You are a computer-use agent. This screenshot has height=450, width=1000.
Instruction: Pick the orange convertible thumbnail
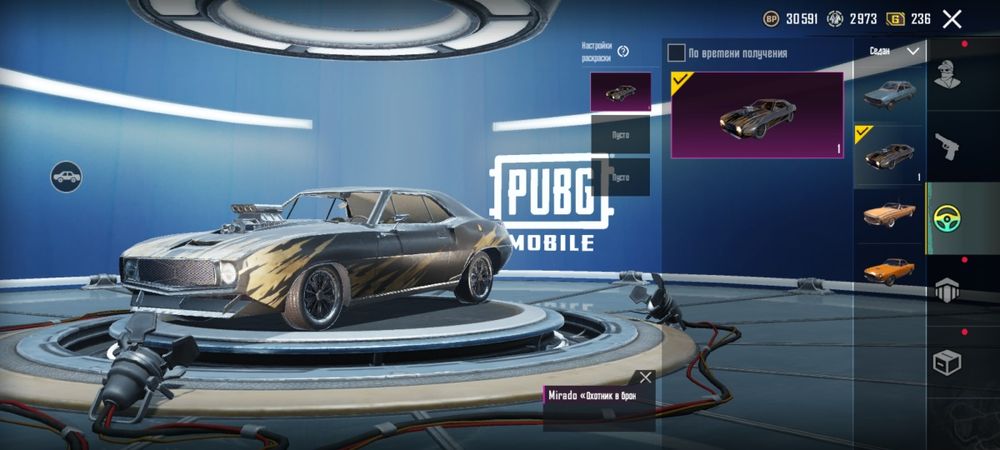pos(888,215)
